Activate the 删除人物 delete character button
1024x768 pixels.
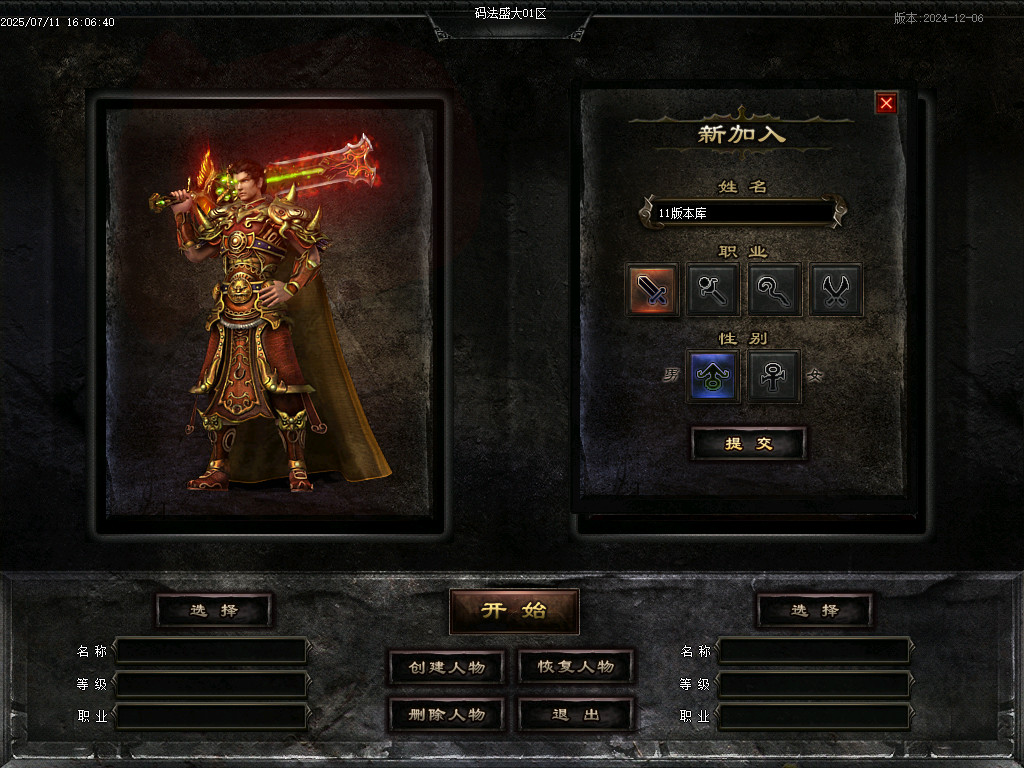446,715
